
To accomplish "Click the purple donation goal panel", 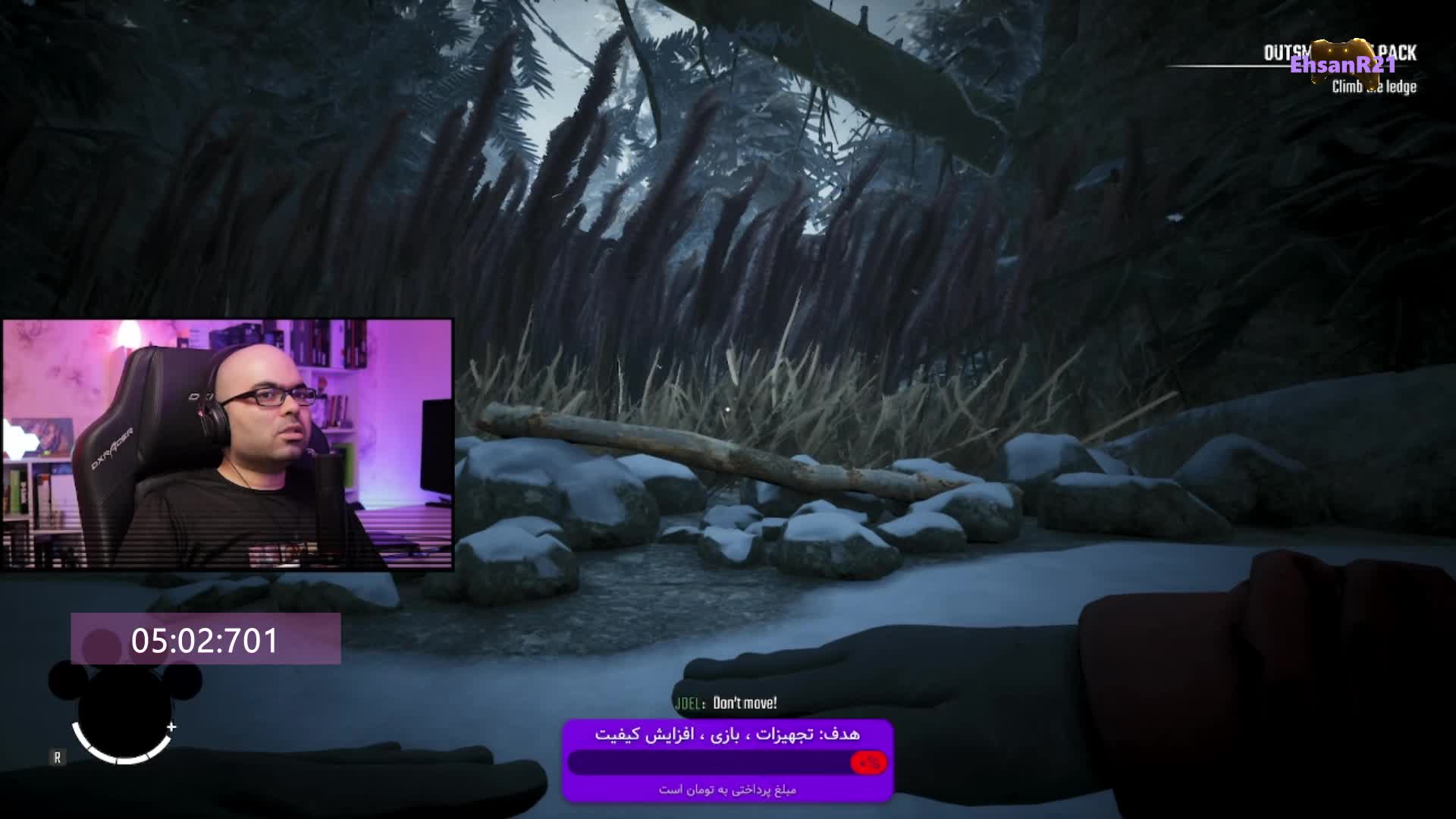I will [x=727, y=761].
